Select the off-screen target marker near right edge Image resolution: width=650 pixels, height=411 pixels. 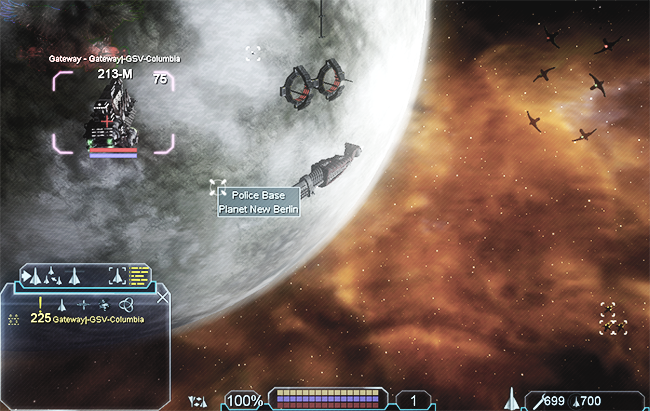coord(613,318)
